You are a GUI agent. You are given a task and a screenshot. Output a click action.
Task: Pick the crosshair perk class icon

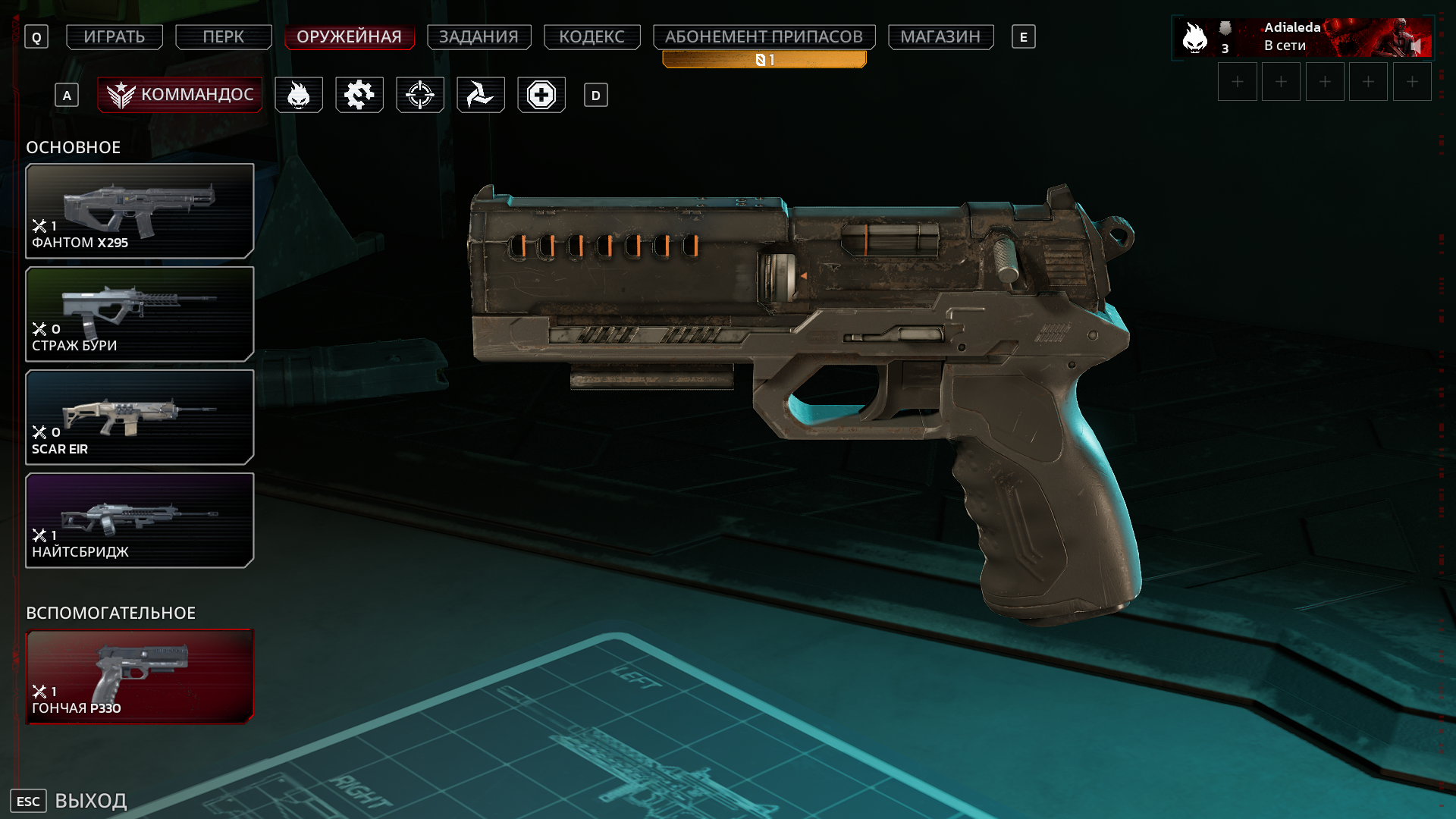coord(420,95)
